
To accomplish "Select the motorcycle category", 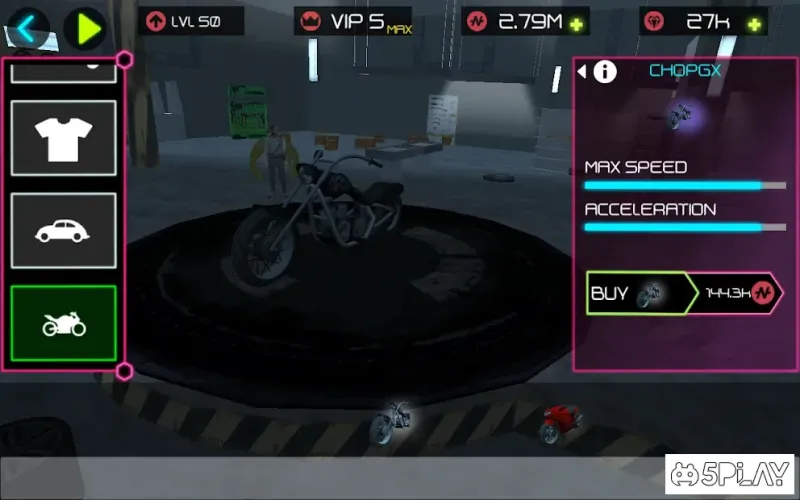I will tap(64, 323).
